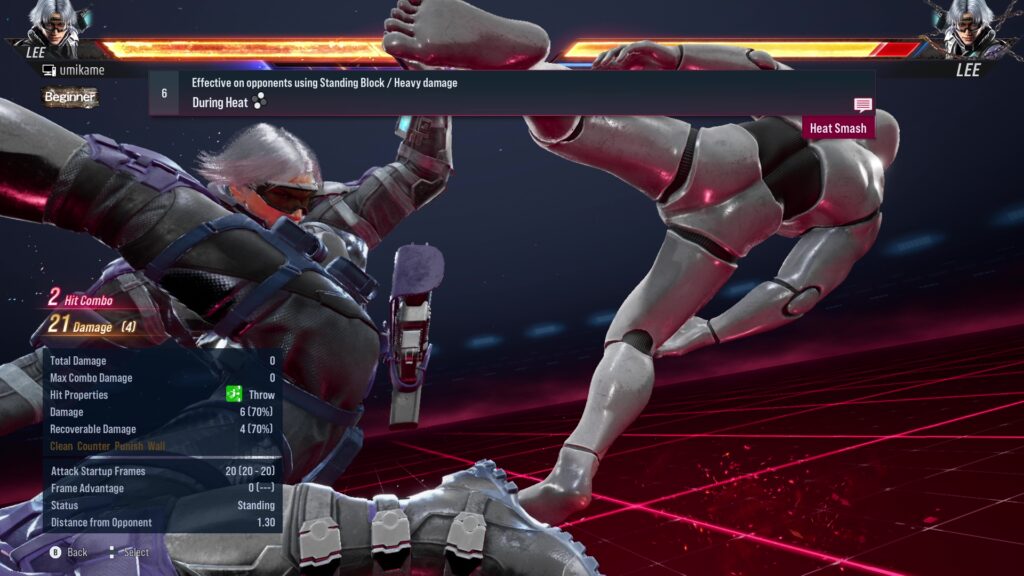Click the Heat Smash tag

point(838,128)
